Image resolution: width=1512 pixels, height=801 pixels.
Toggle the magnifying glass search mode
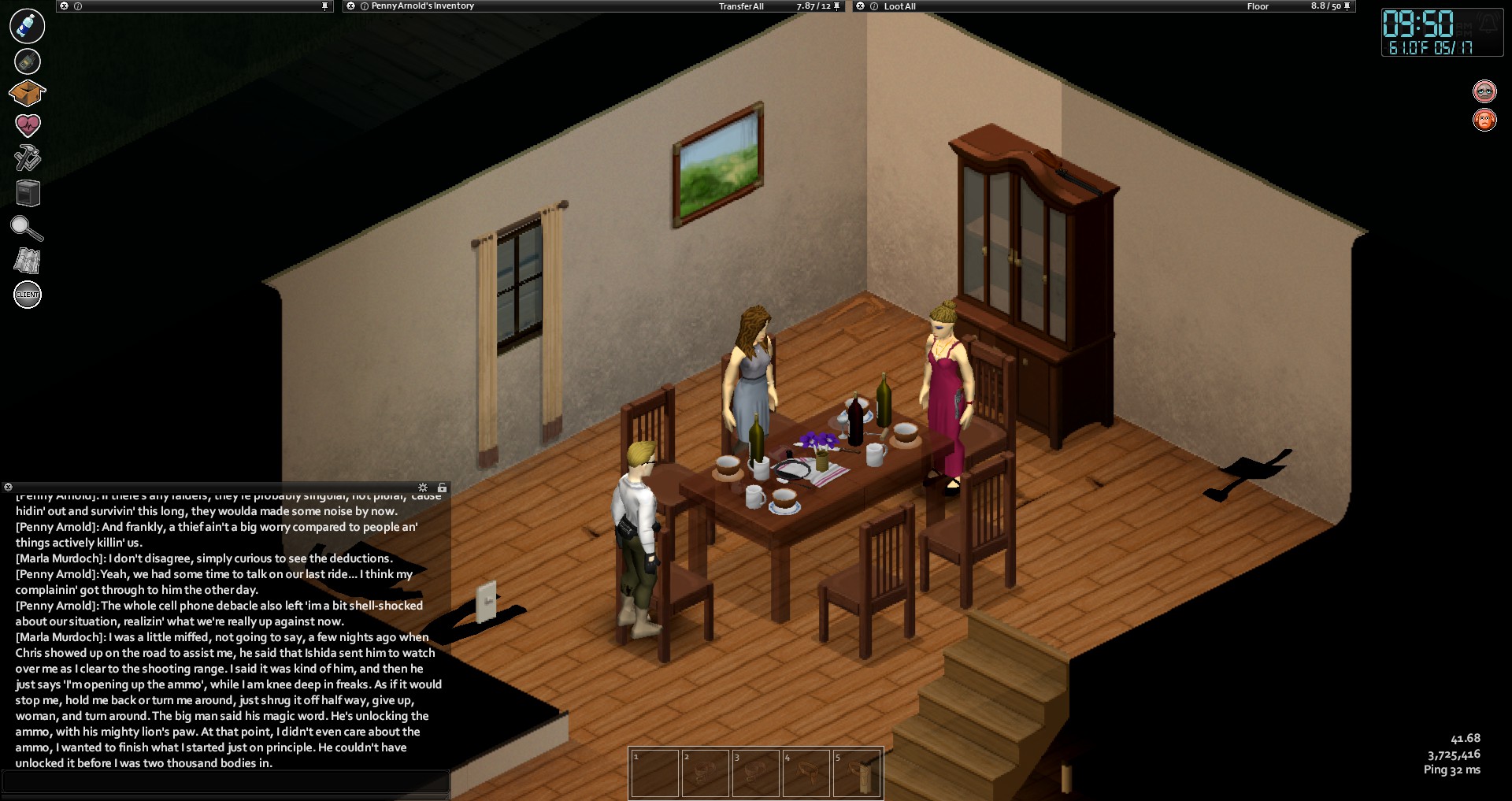pos(26,228)
